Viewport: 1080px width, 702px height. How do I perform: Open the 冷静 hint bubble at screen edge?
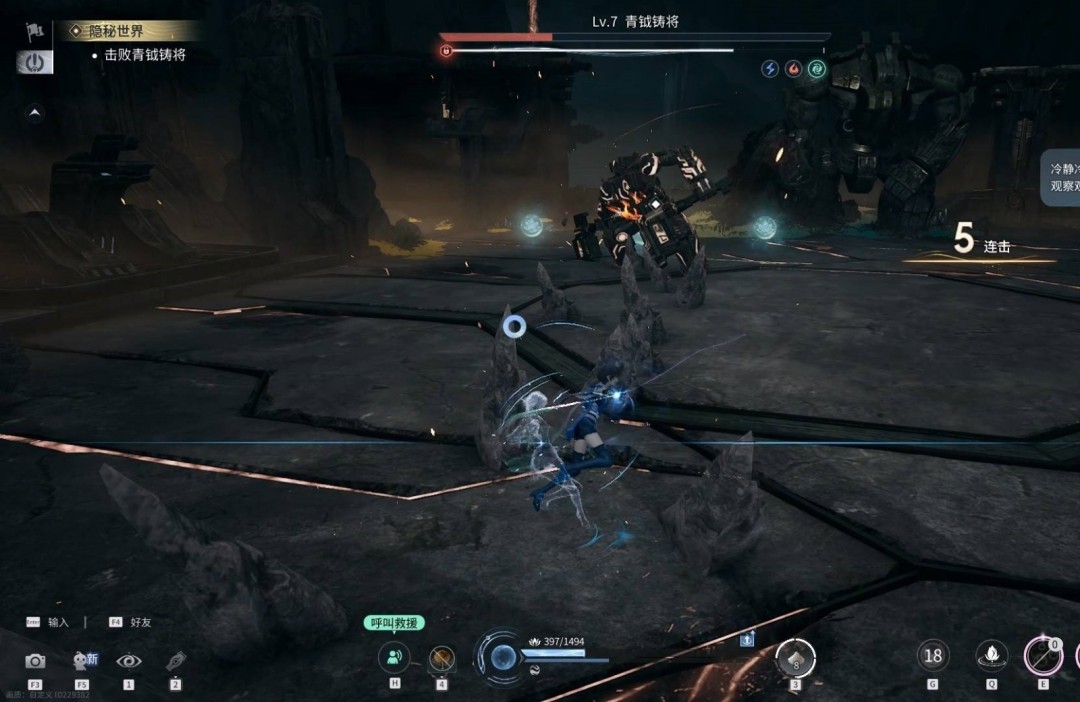pyautogui.click(x=1059, y=178)
